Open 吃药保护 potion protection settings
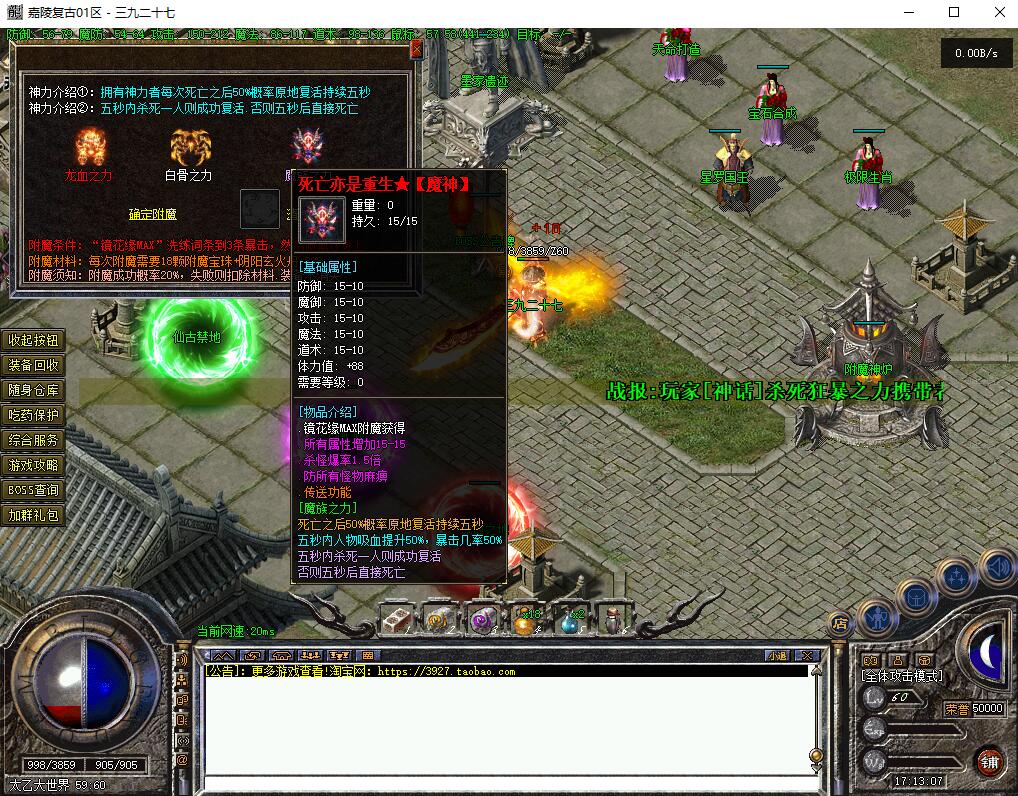 (x=34, y=416)
